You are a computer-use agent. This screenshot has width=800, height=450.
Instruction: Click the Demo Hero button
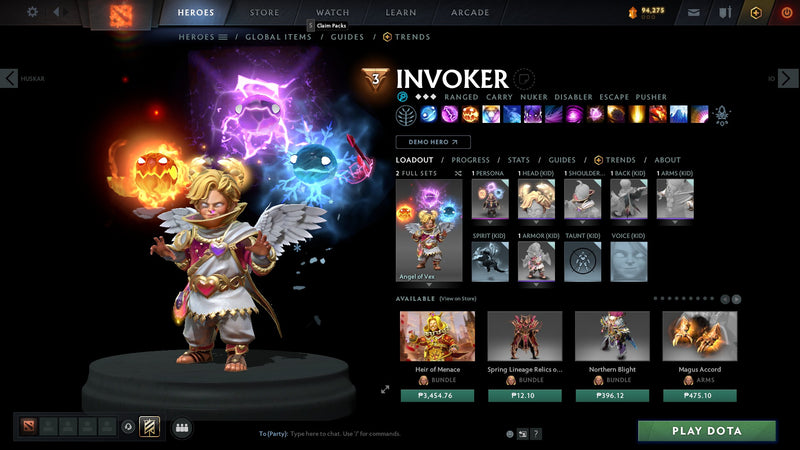coord(433,142)
